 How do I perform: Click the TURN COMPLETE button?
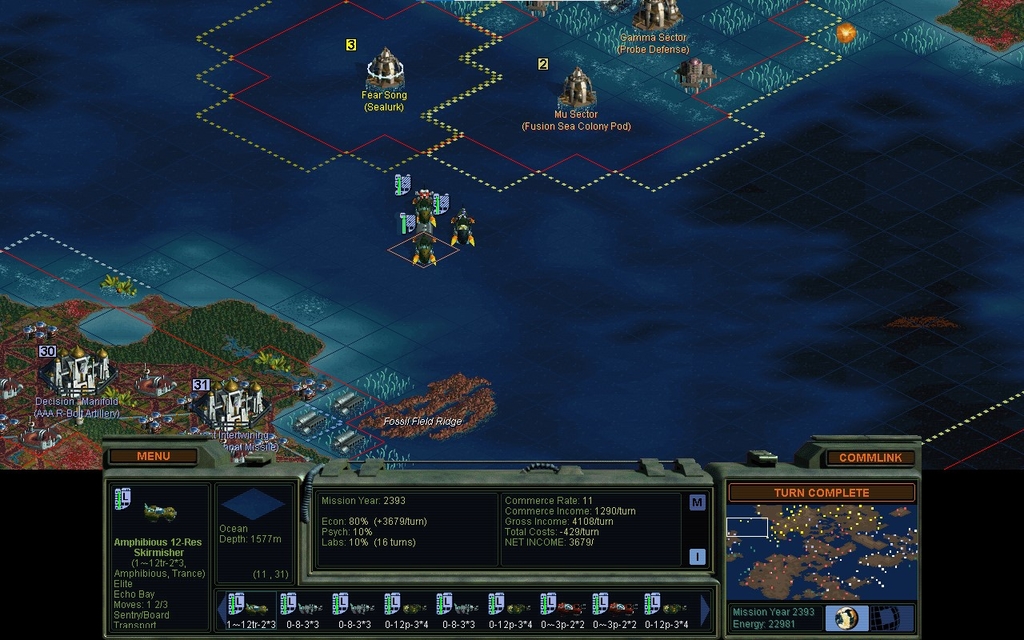(821, 493)
